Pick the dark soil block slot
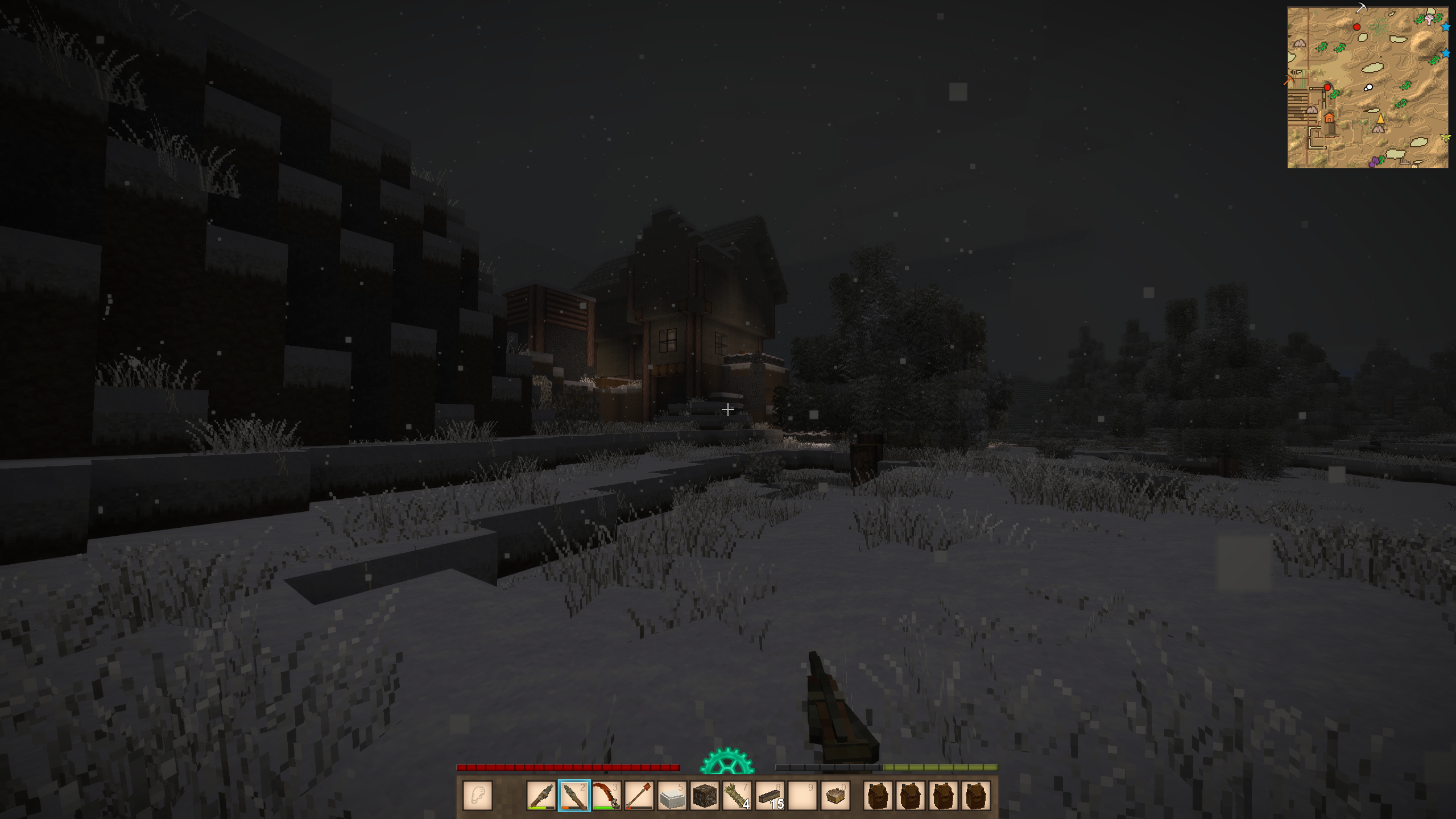Viewport: 1456px width, 819px height. [704, 795]
